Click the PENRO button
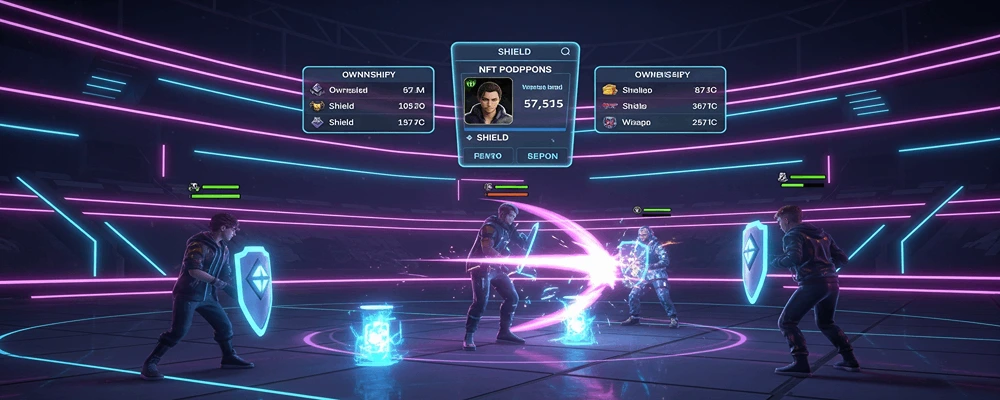 point(487,156)
